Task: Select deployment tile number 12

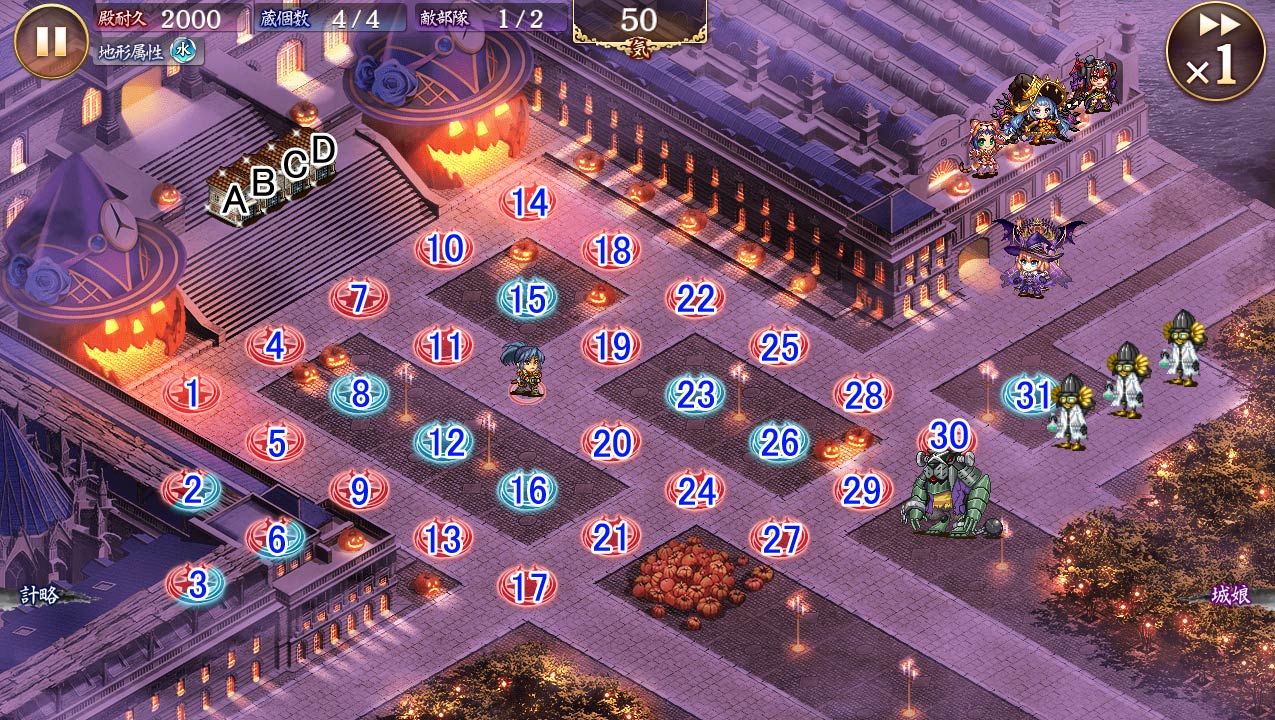Action: point(443,442)
